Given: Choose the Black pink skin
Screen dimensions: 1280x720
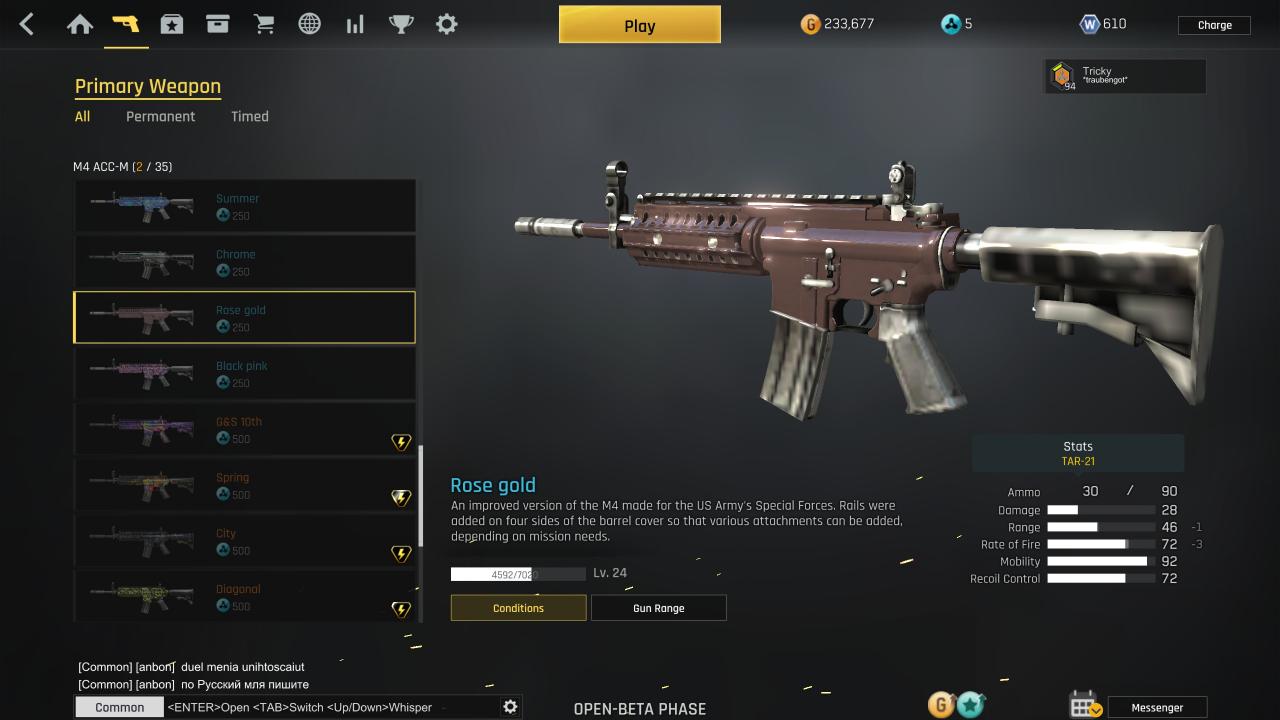Looking at the screenshot, I should point(244,373).
